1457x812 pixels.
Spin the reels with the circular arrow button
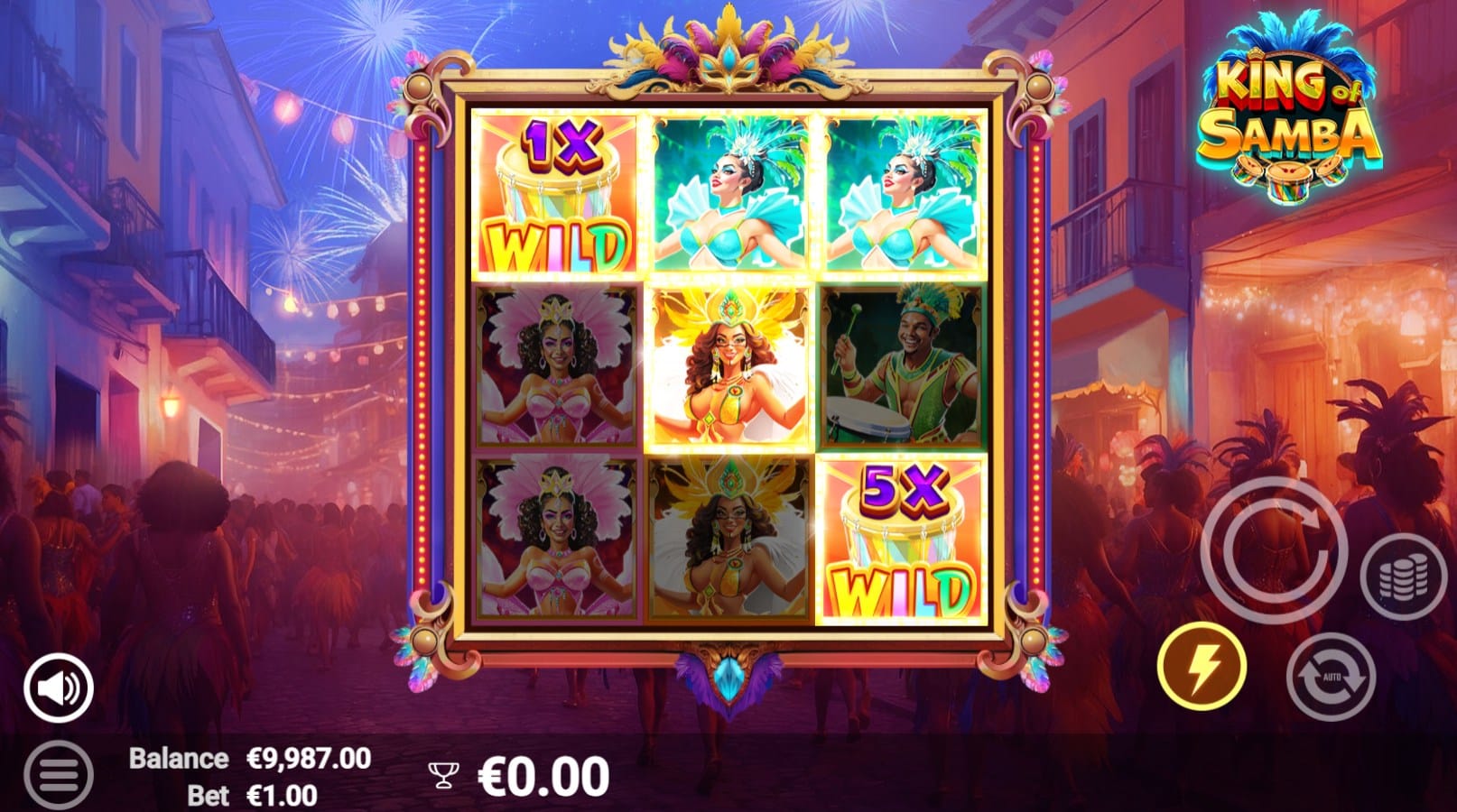(x=1274, y=549)
